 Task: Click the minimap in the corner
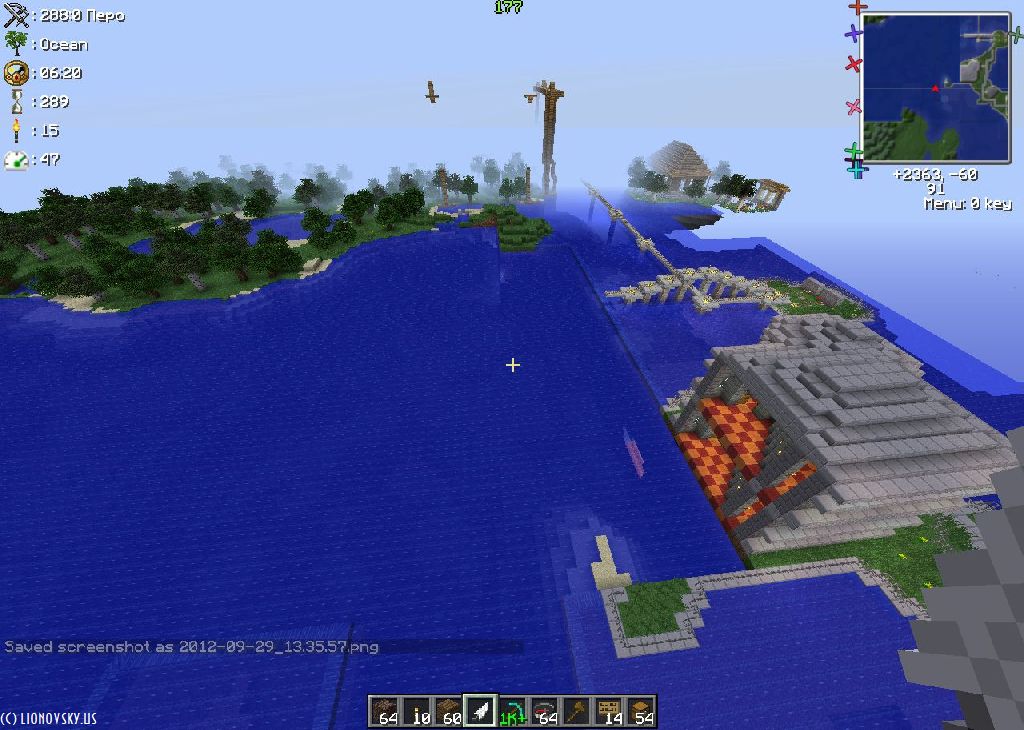click(x=936, y=87)
